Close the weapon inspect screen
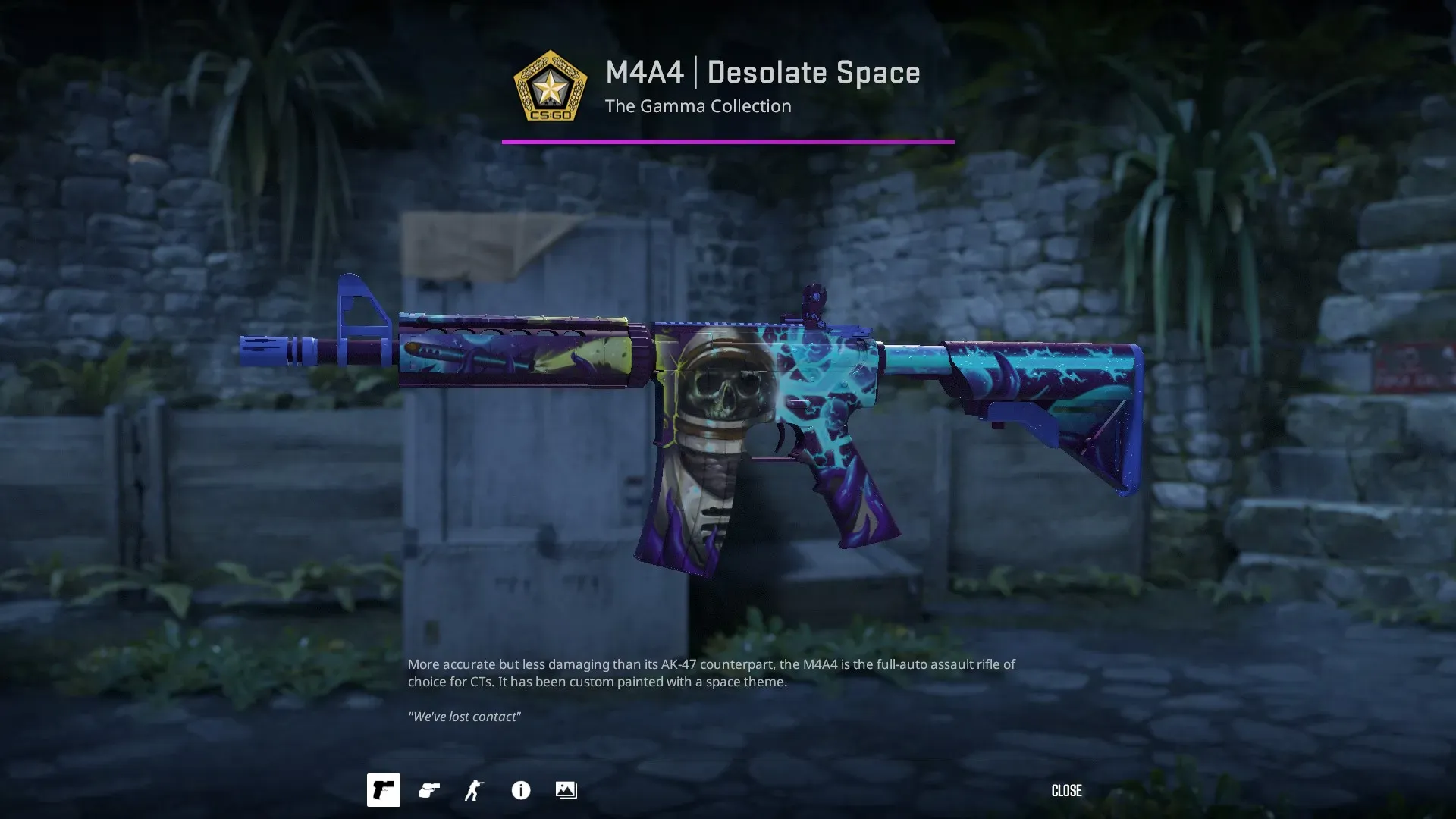1456x819 pixels. (1065, 791)
